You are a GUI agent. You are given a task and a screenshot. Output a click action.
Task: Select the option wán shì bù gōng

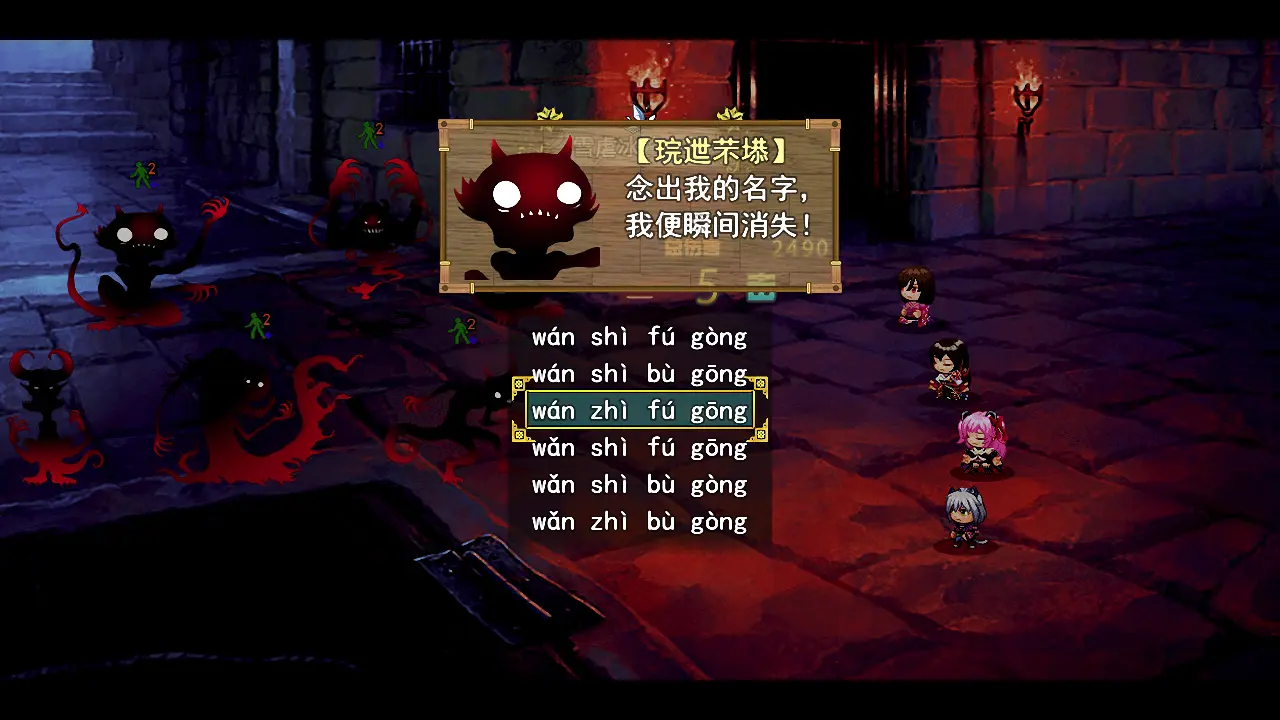pos(637,373)
